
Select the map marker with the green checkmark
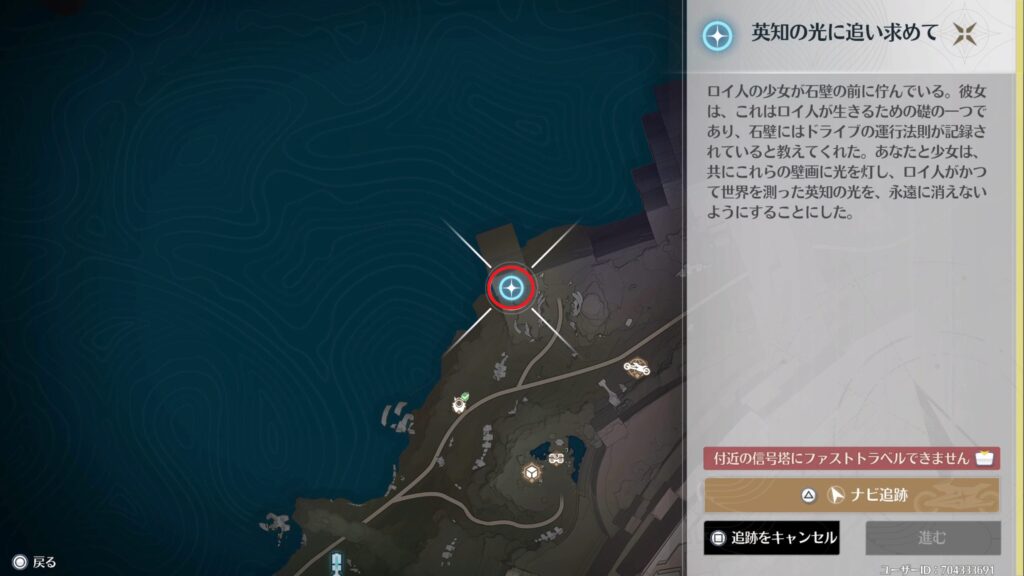[x=460, y=402]
